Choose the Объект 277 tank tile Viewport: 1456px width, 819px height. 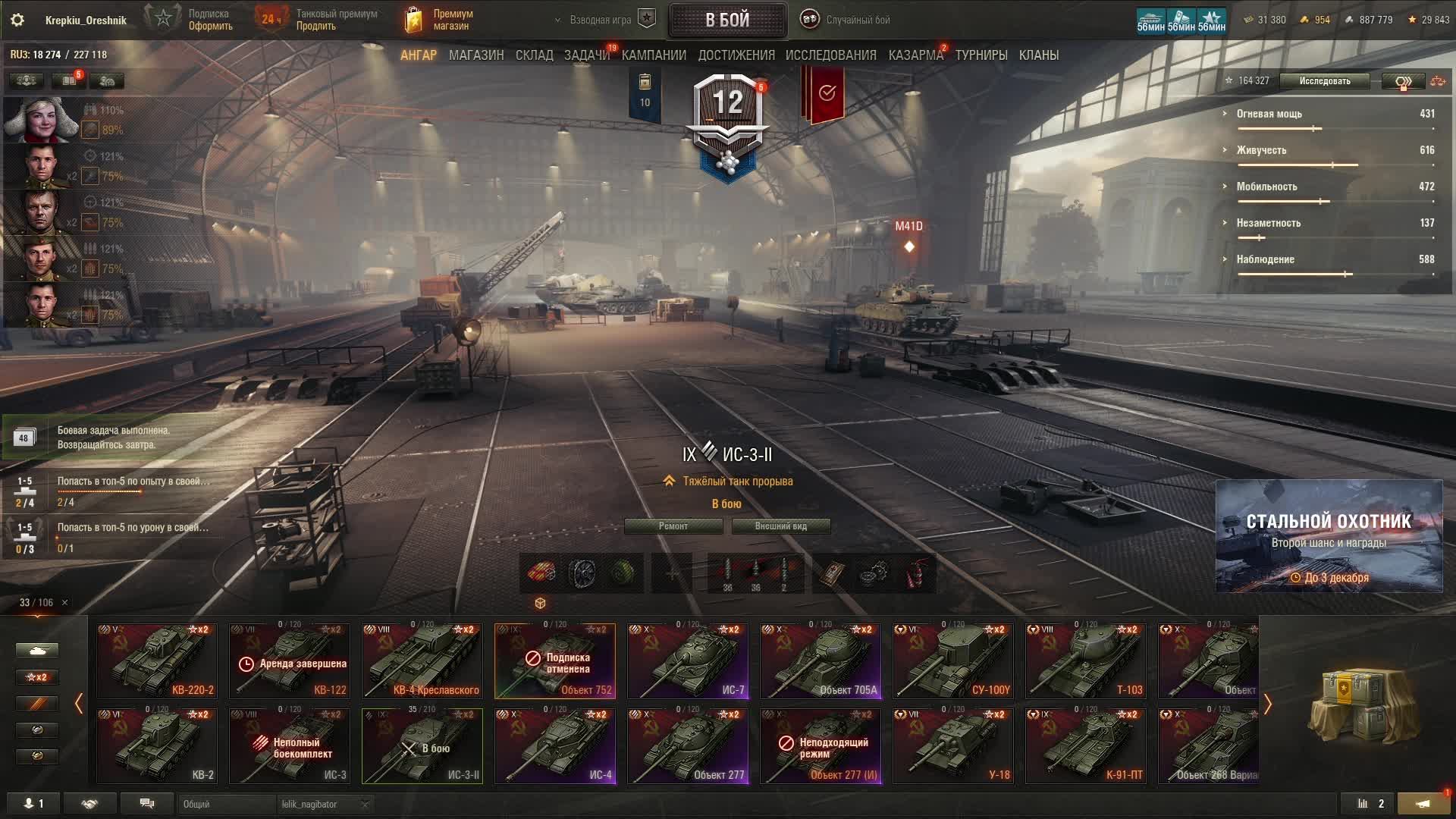click(x=688, y=745)
